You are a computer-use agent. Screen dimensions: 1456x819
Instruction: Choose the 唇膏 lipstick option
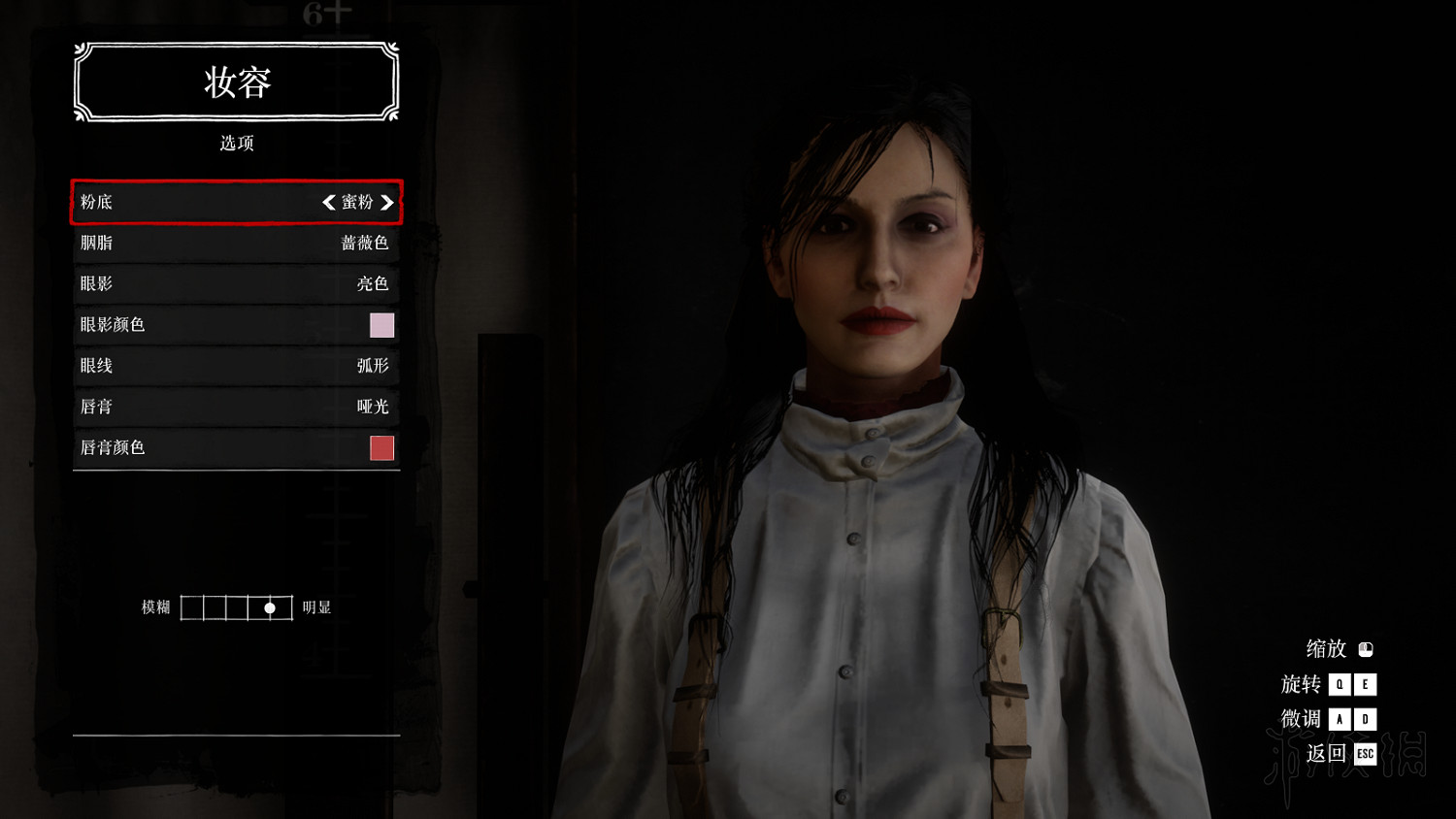[236, 407]
